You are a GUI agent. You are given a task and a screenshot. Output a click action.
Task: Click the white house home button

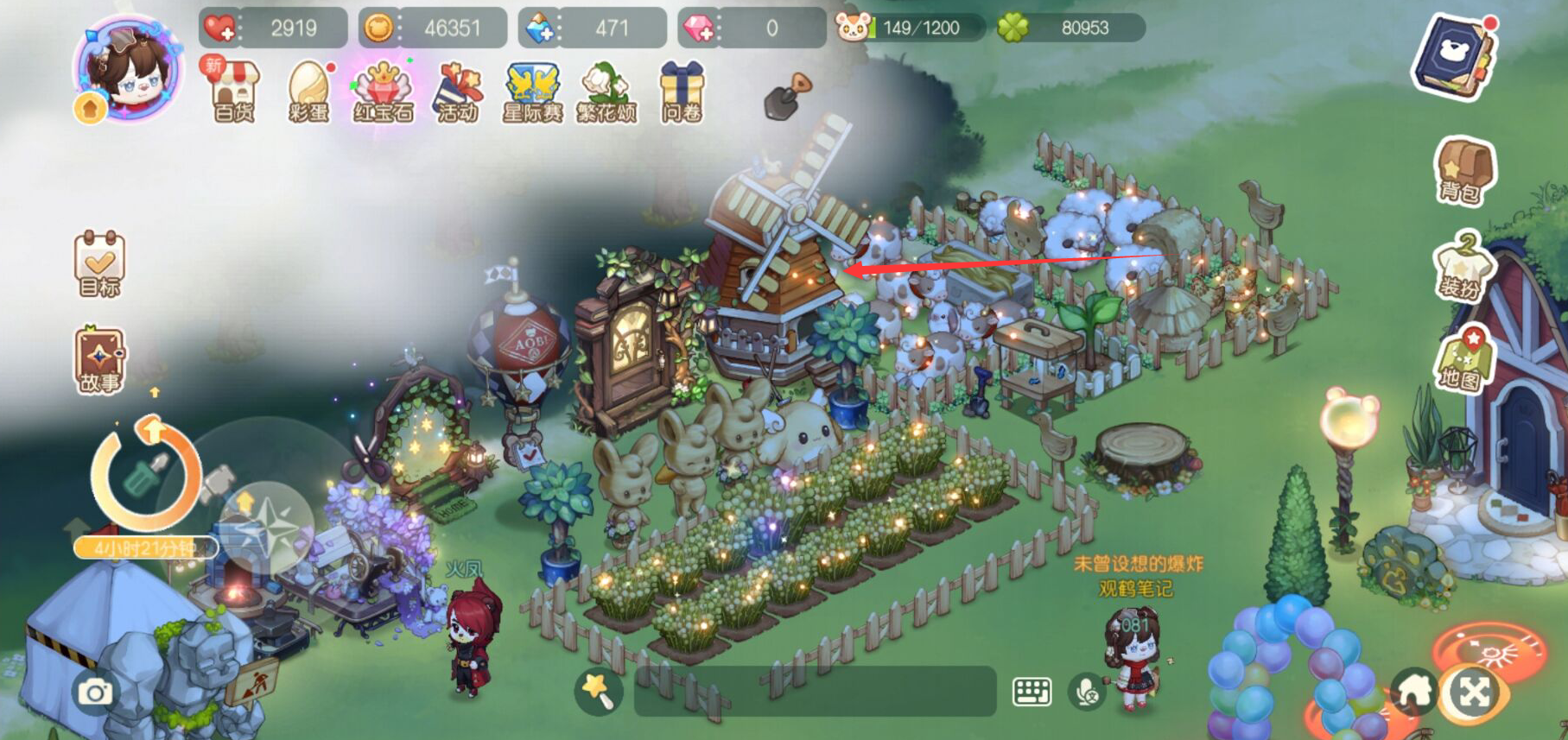1412,692
